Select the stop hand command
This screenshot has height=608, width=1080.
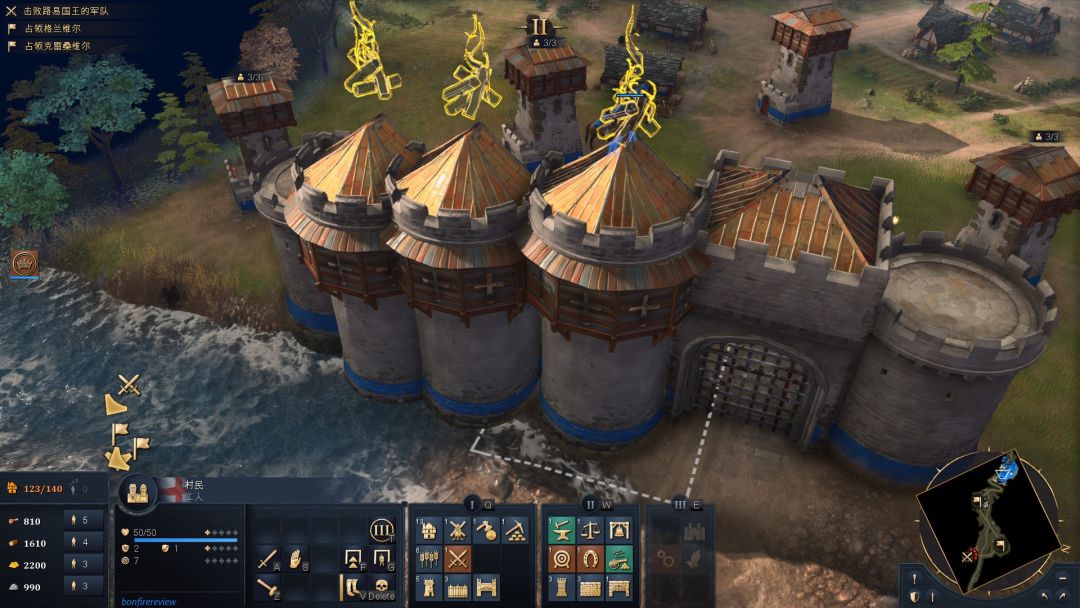click(x=296, y=559)
